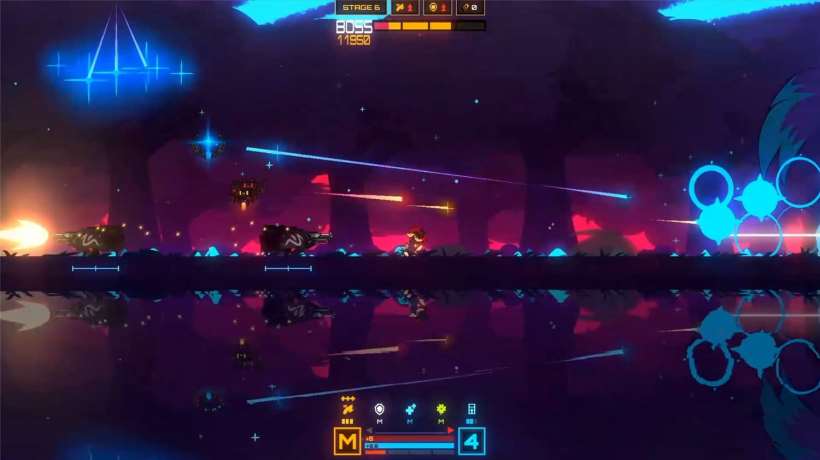Image resolution: width=820 pixels, height=460 pixels.
Task: Click the orange coin counter box
Action: tap(437, 7)
